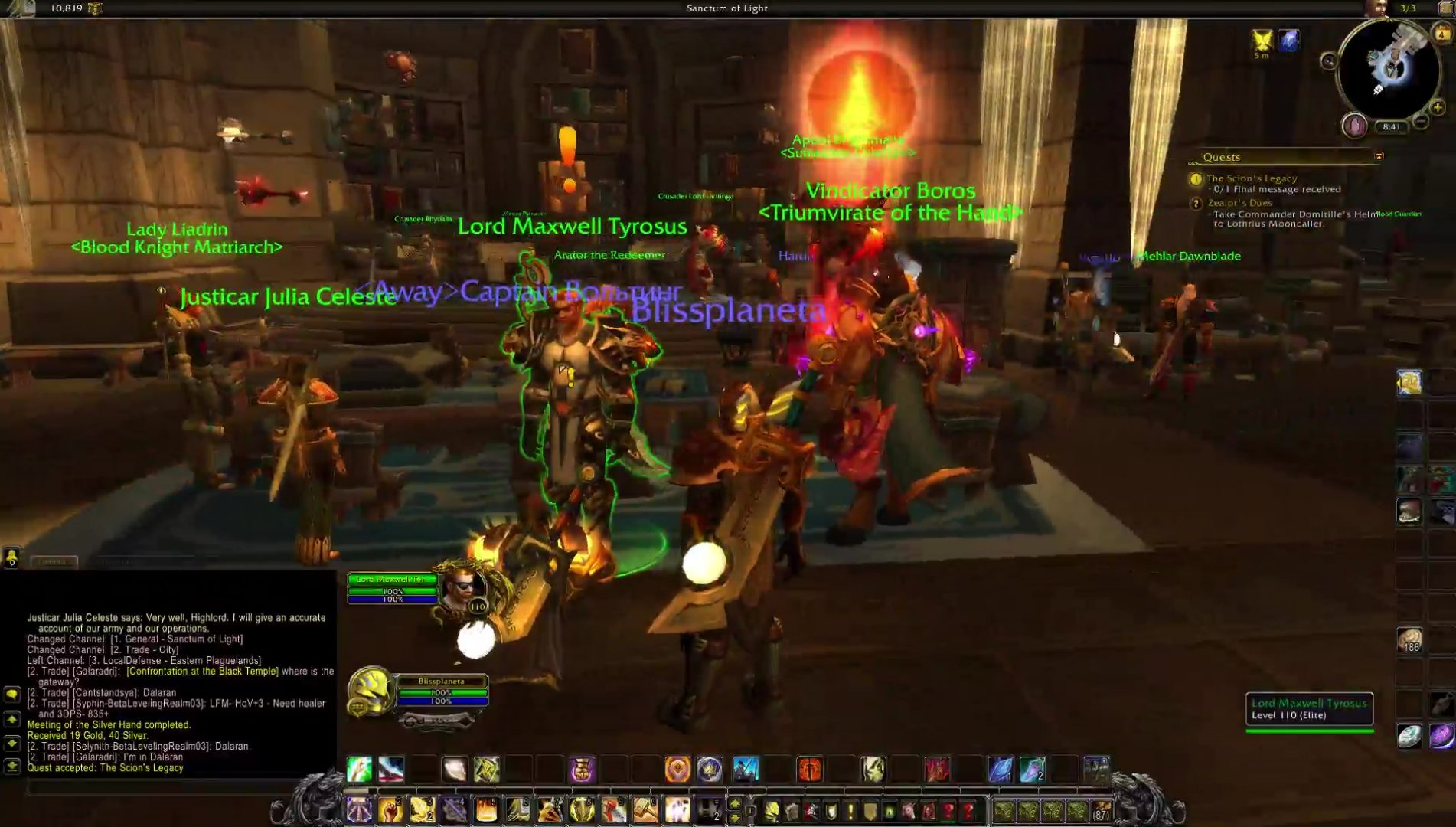The height and width of the screenshot is (827, 1456).
Task: Toggle the exclamation quest micro menu icon
Action: click(849, 810)
